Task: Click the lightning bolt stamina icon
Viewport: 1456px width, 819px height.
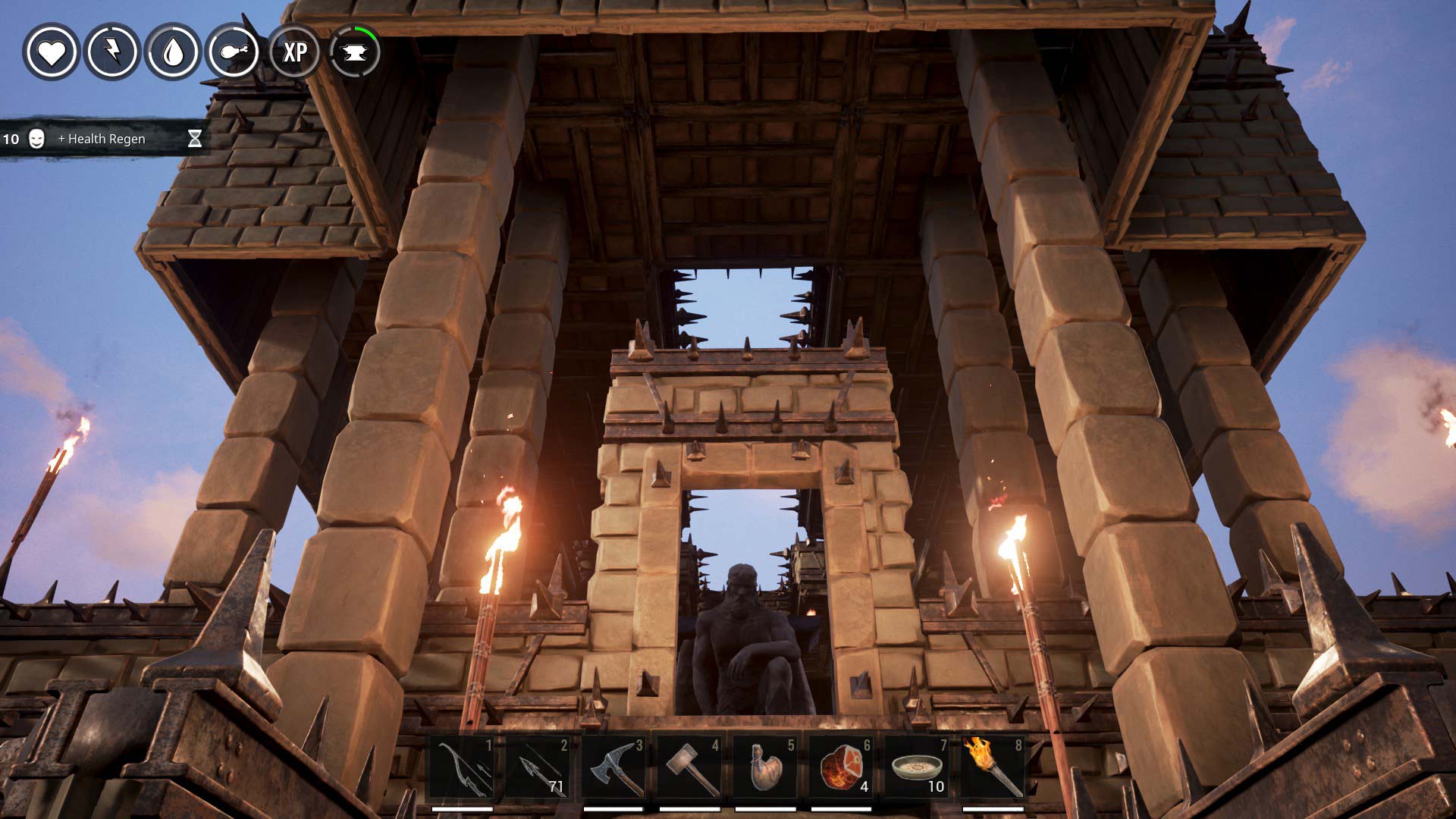Action: 112,52
